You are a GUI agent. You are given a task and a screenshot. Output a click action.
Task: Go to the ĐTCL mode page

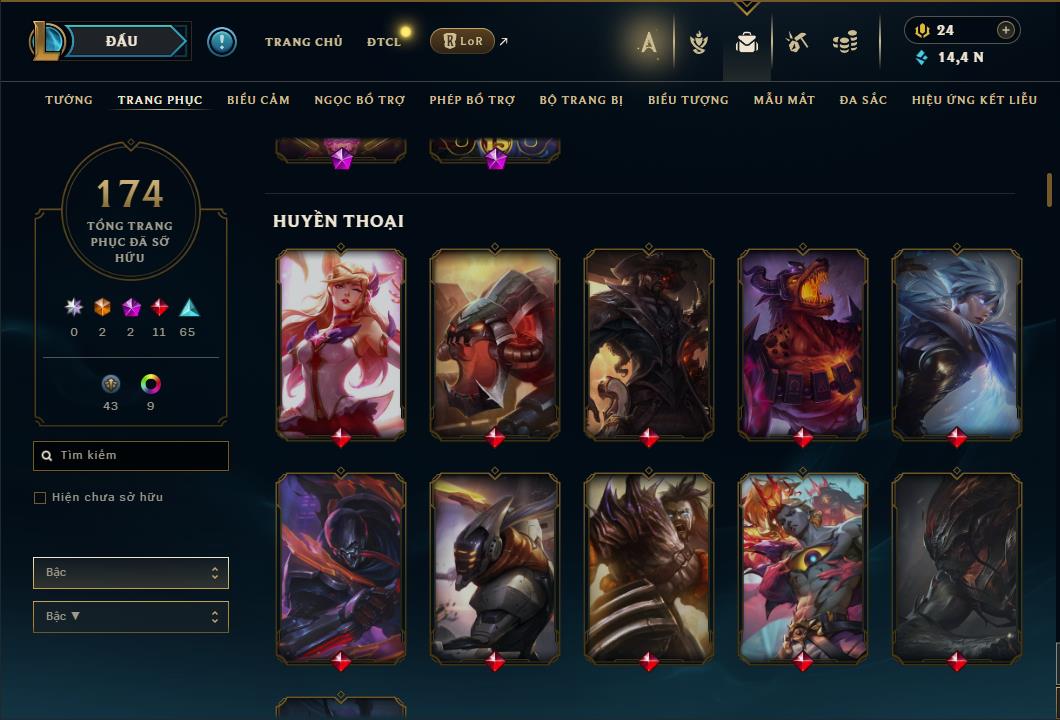(x=384, y=42)
